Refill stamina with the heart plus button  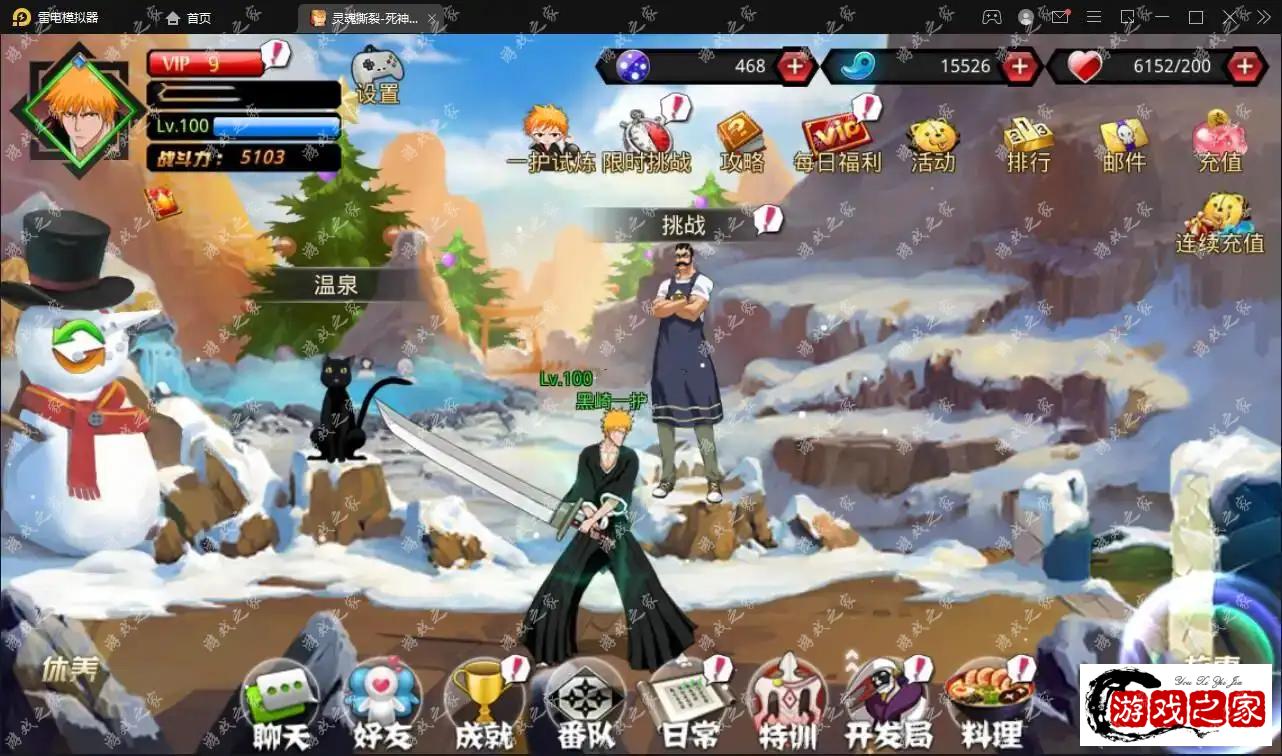click(1244, 67)
